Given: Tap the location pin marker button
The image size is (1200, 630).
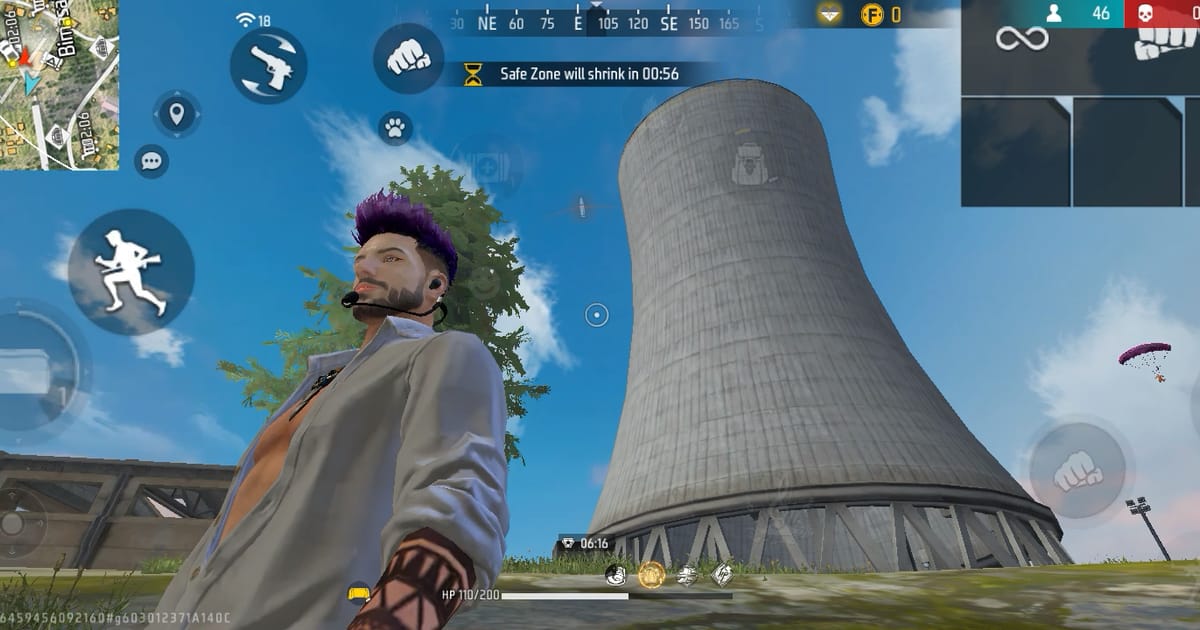Looking at the screenshot, I should [177, 114].
